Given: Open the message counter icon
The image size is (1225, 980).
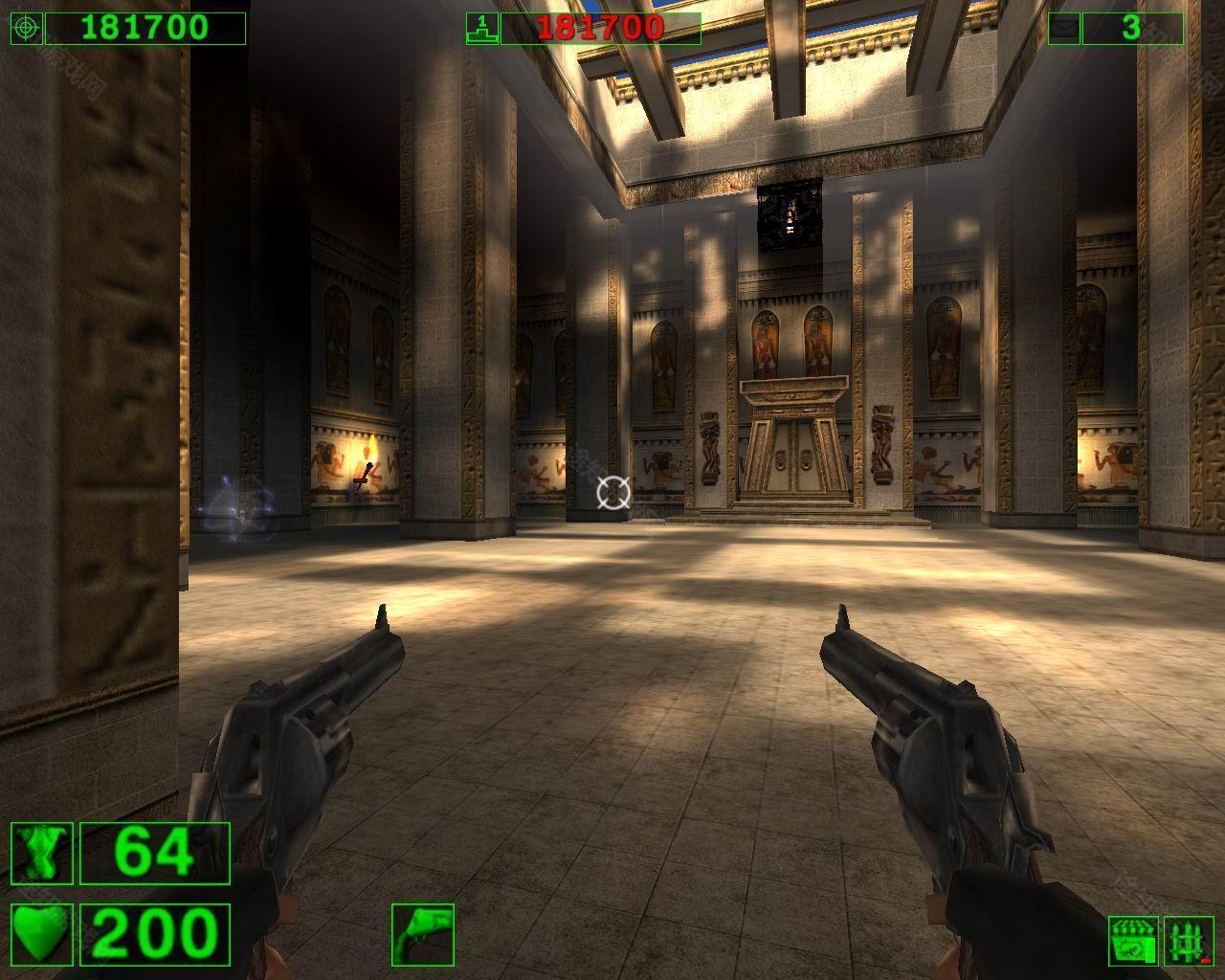Looking at the screenshot, I should click(x=1063, y=28).
